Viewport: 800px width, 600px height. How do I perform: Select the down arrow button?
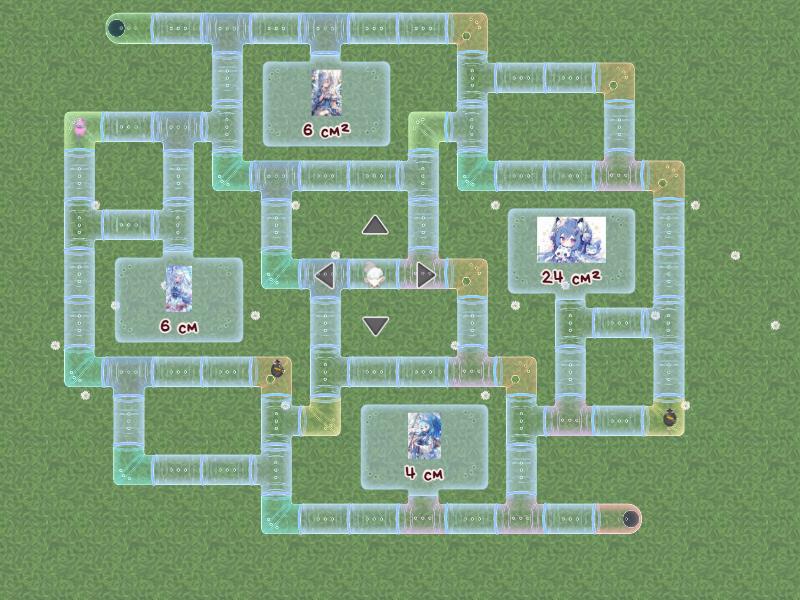click(375, 326)
